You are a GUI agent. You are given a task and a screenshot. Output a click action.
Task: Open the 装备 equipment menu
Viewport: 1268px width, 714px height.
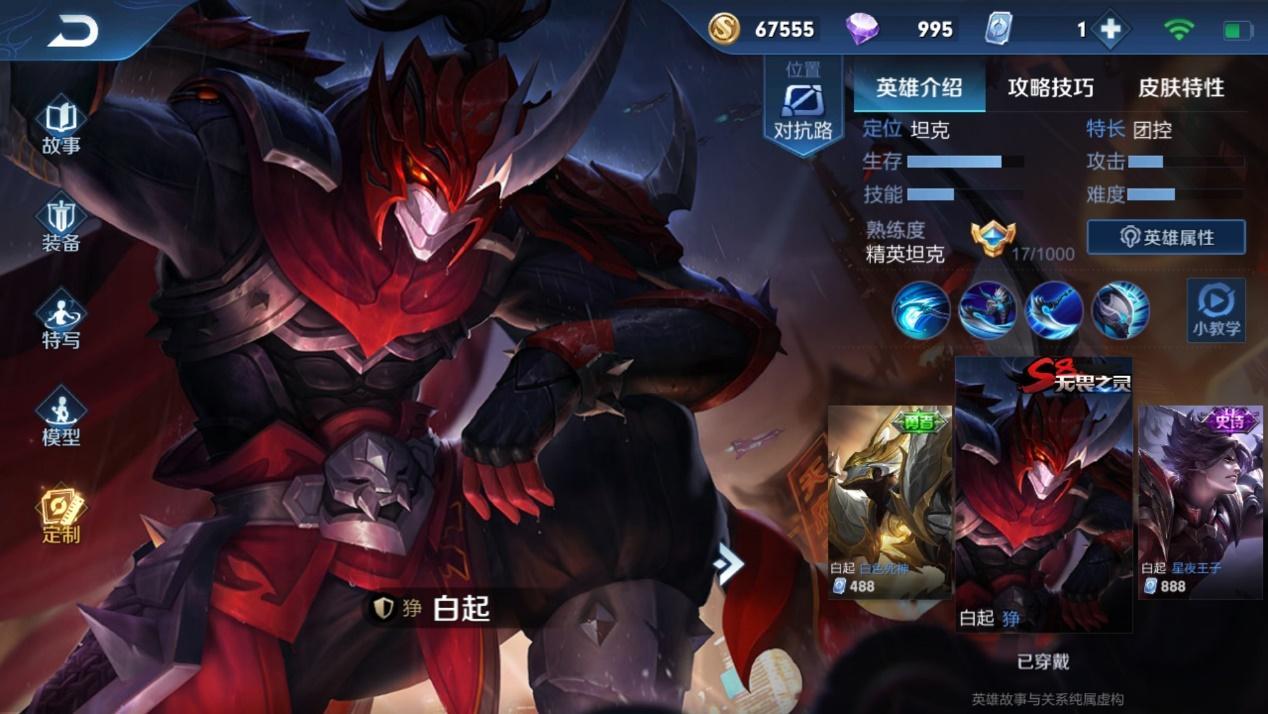pyautogui.click(x=61, y=224)
